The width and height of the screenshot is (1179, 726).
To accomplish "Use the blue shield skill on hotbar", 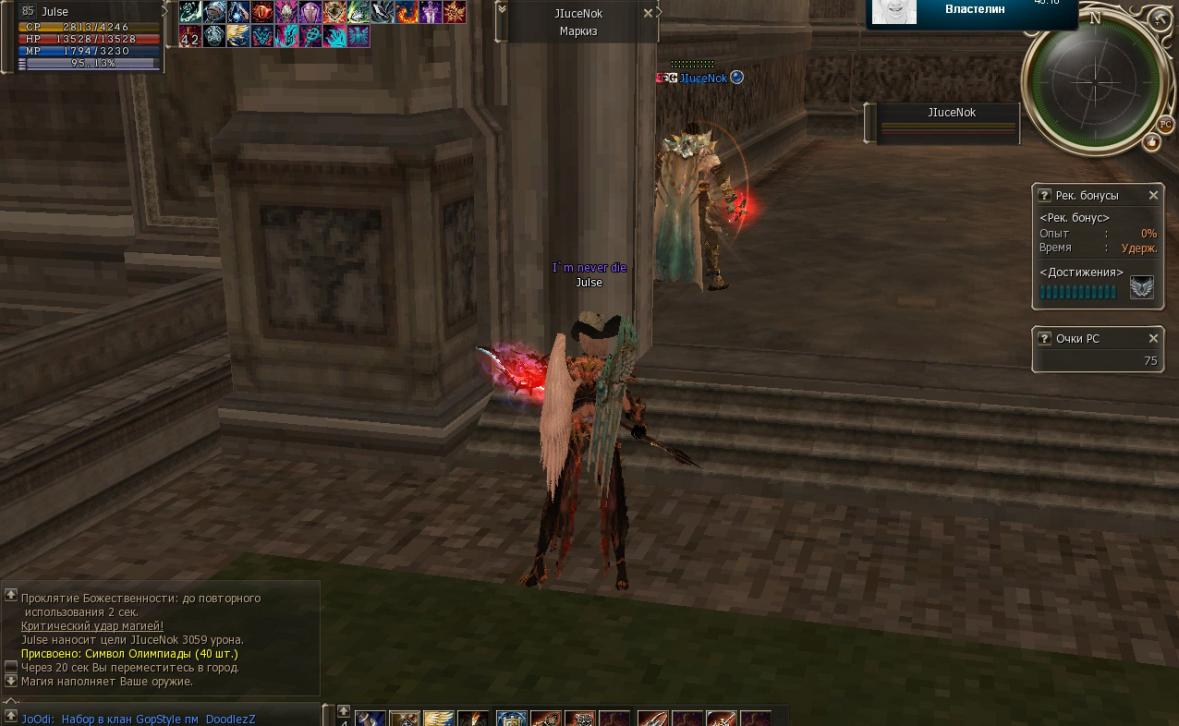I will point(511,718).
